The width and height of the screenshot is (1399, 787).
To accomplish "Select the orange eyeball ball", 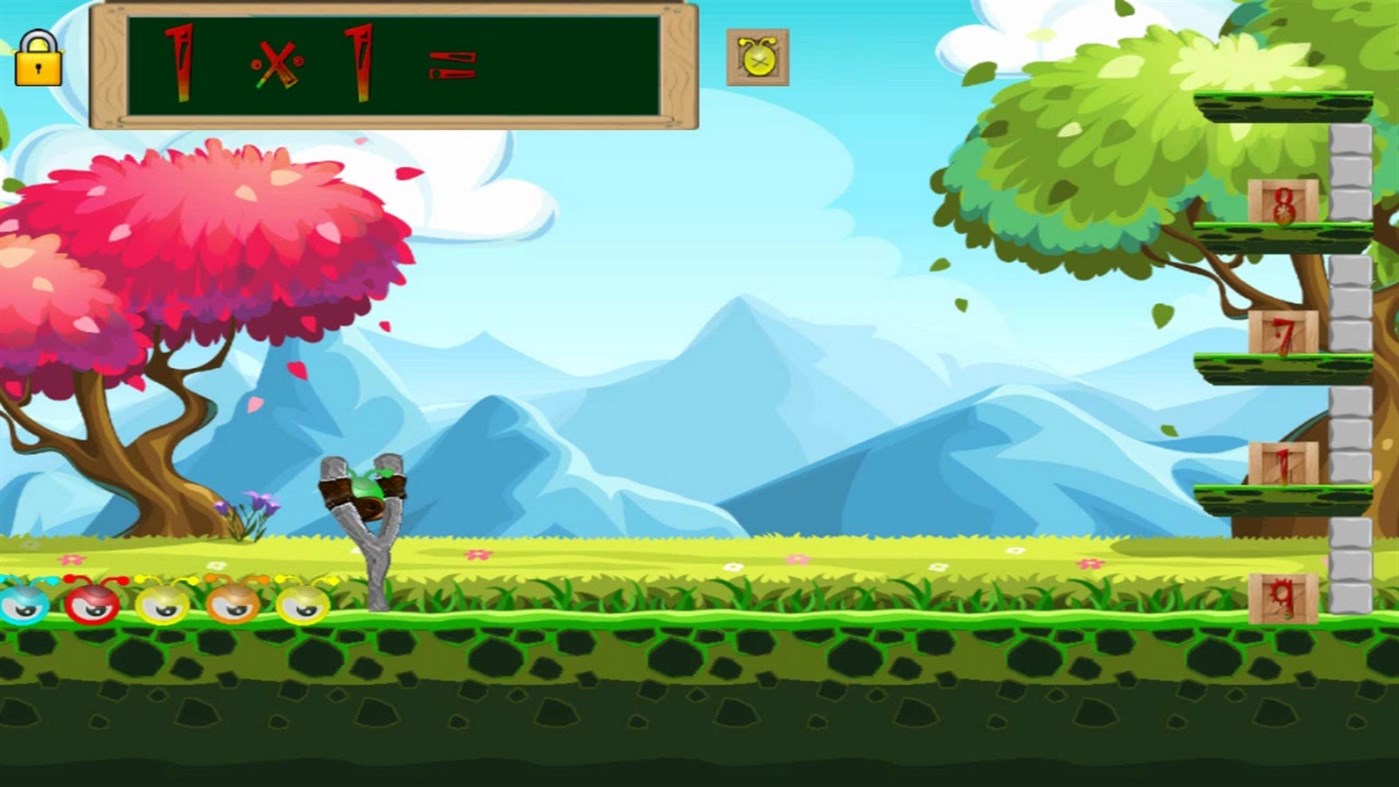I will (230, 605).
